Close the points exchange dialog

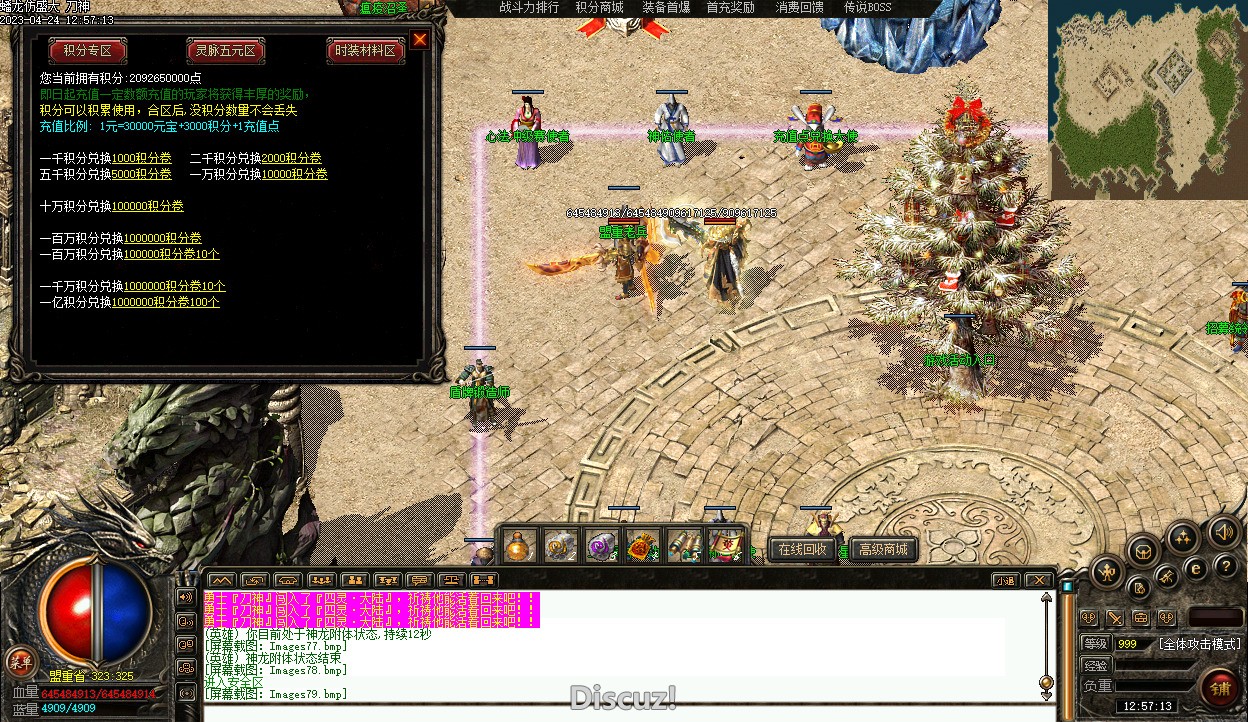tap(420, 40)
